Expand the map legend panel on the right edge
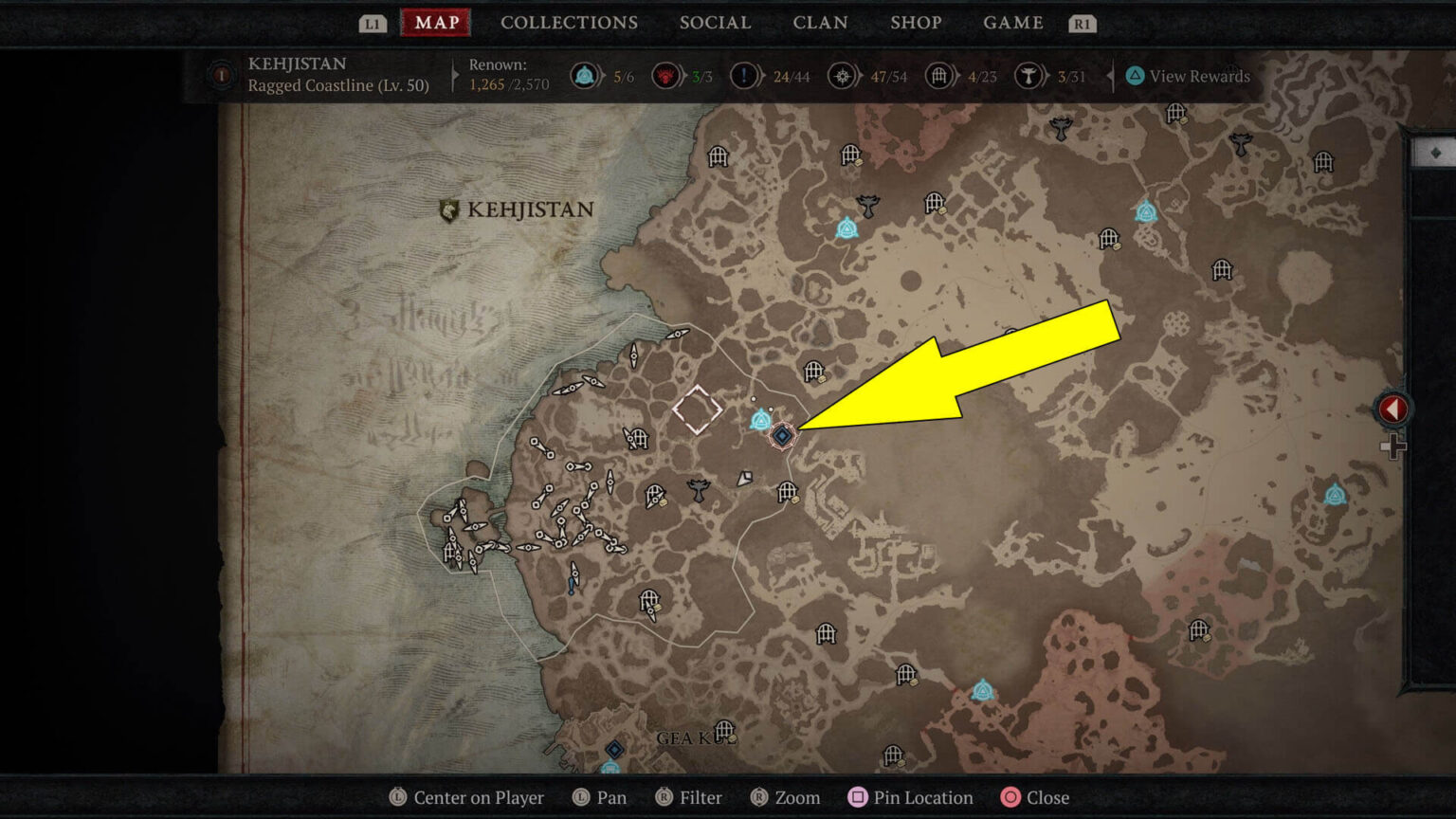Screen dimensions: 1456x819 coord(1392,408)
